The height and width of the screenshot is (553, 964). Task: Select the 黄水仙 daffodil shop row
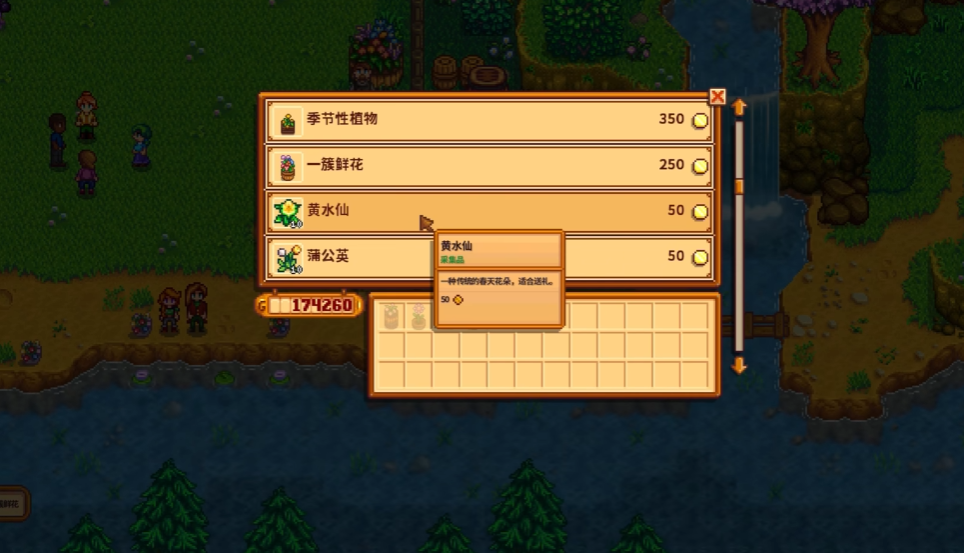pyautogui.click(x=490, y=211)
